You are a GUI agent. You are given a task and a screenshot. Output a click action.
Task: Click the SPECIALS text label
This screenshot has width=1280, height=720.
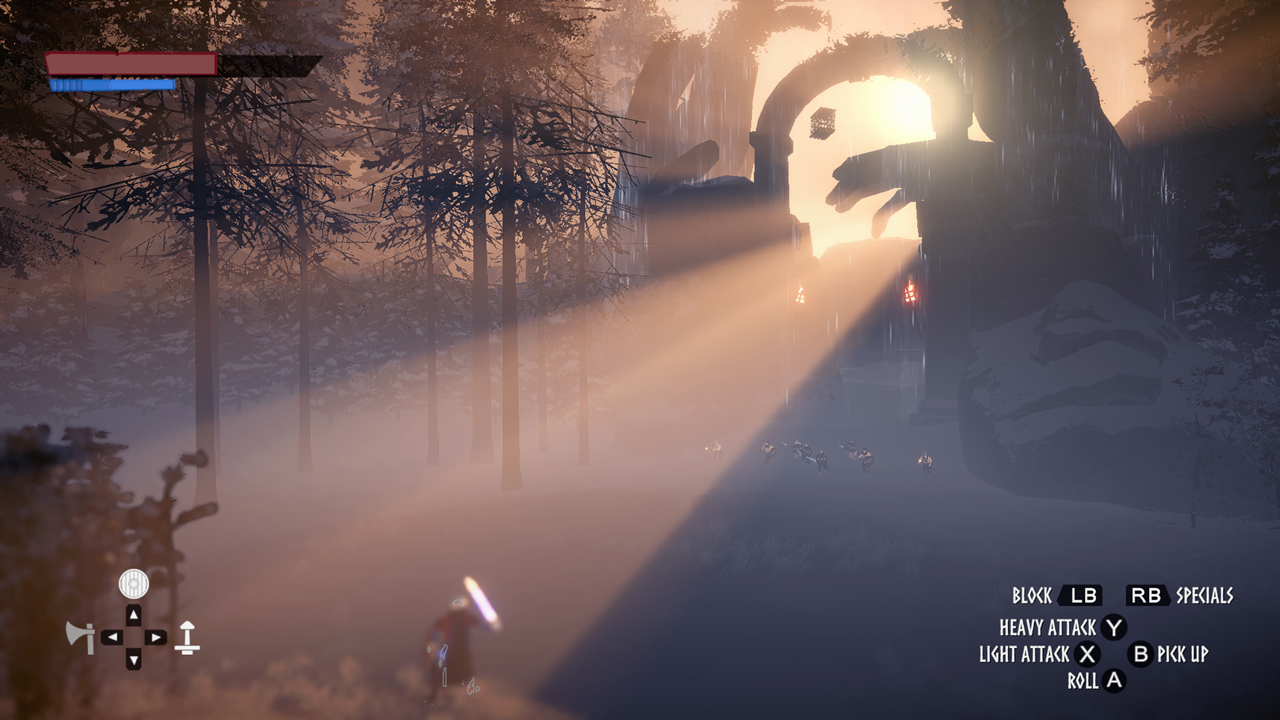(x=1204, y=595)
